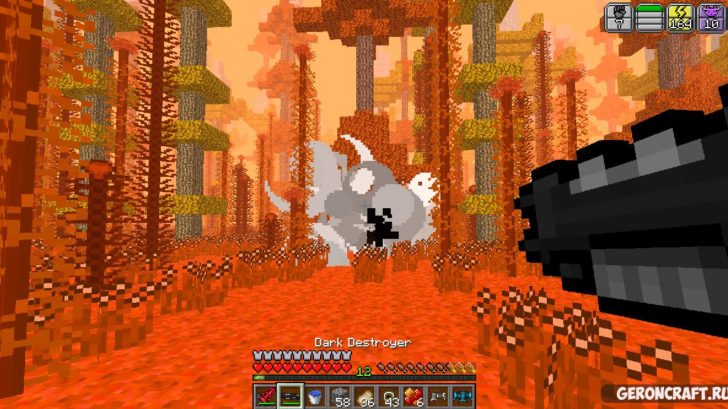Choose the gray bone-shaped tool hotbar slot
The image size is (728, 409).
pos(437,396)
